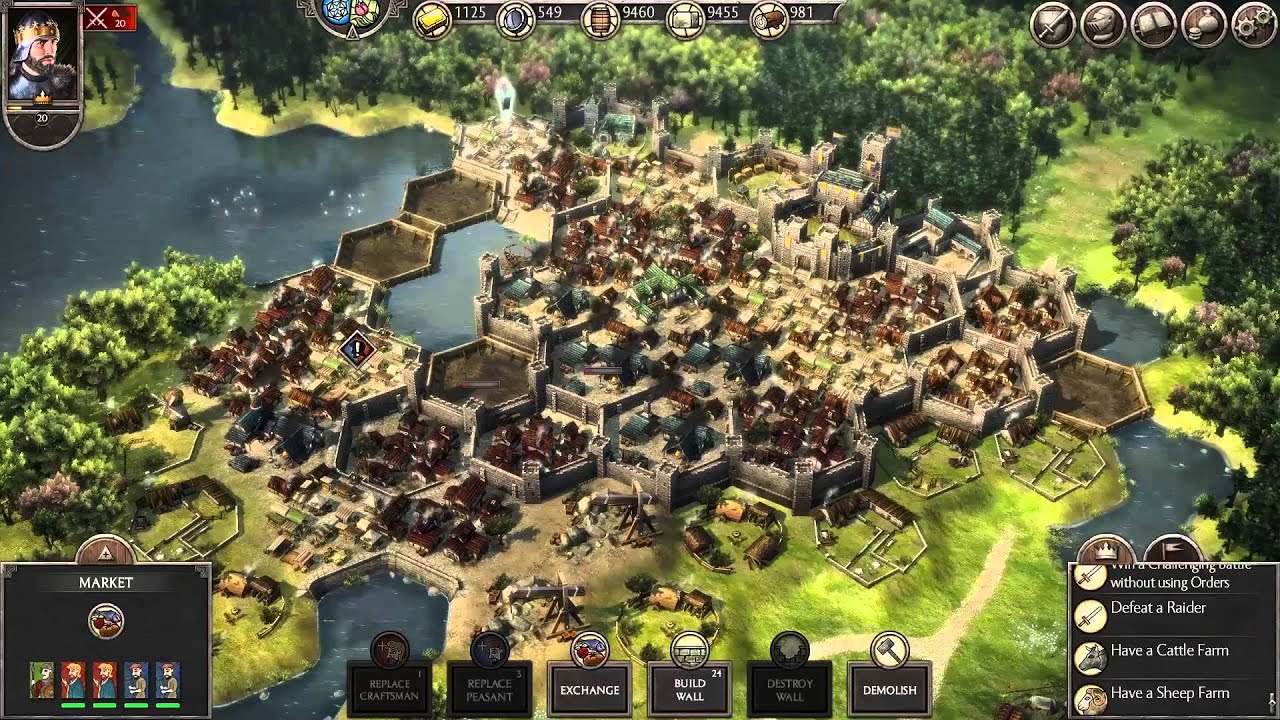This screenshot has width=1280, height=720.
Task: Collapse the Market panel with the arrow tab
Action: 105,552
